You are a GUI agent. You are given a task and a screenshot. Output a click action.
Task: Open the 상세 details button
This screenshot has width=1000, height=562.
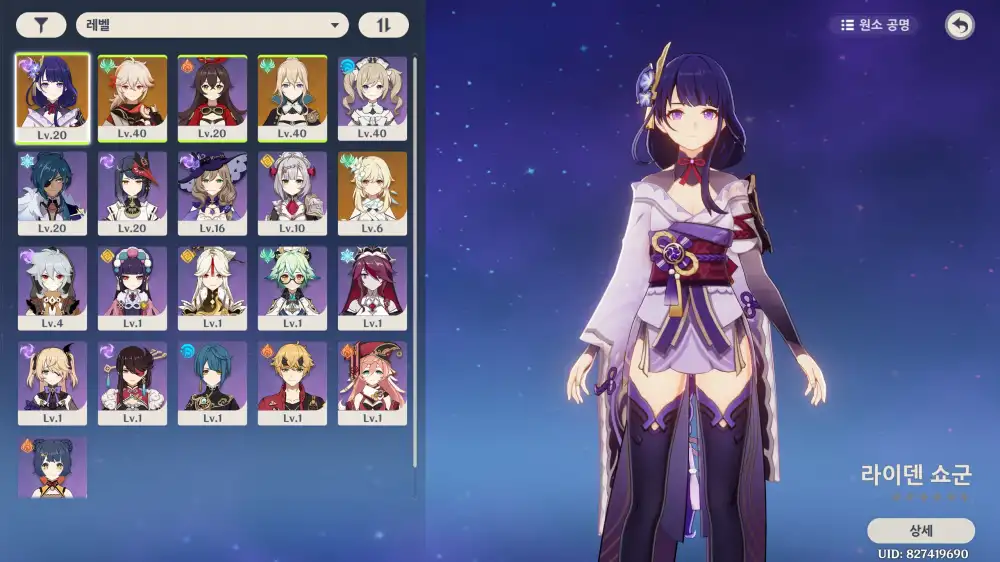coord(920,531)
